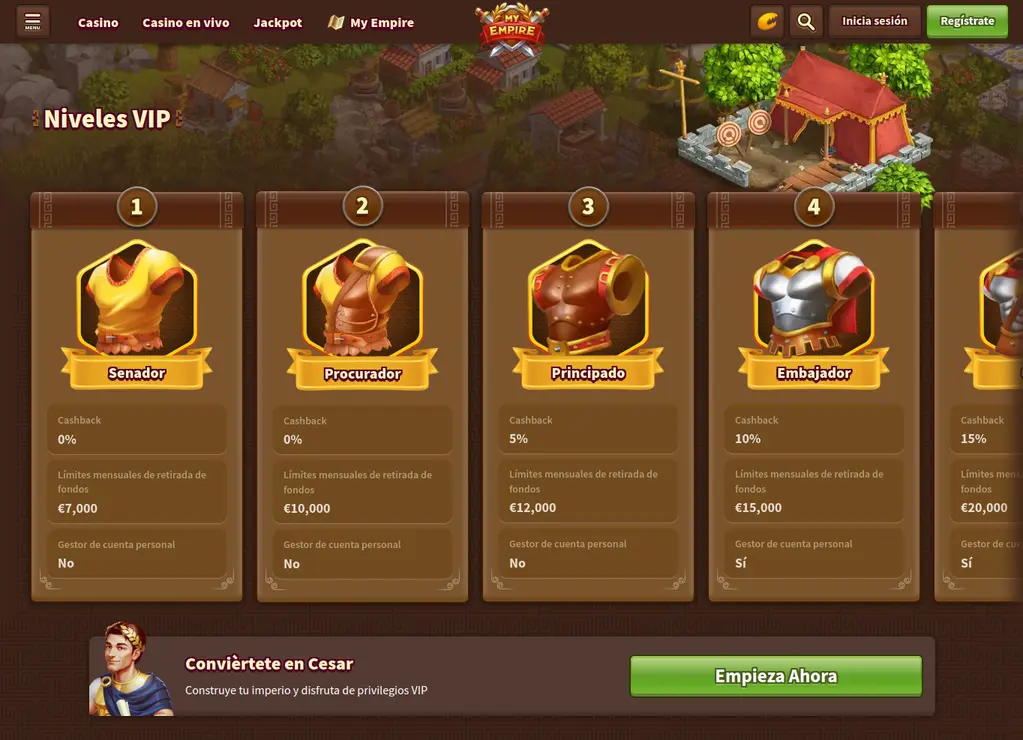Image resolution: width=1023 pixels, height=740 pixels.
Task: Open Casino en vivo page
Action: coord(186,23)
